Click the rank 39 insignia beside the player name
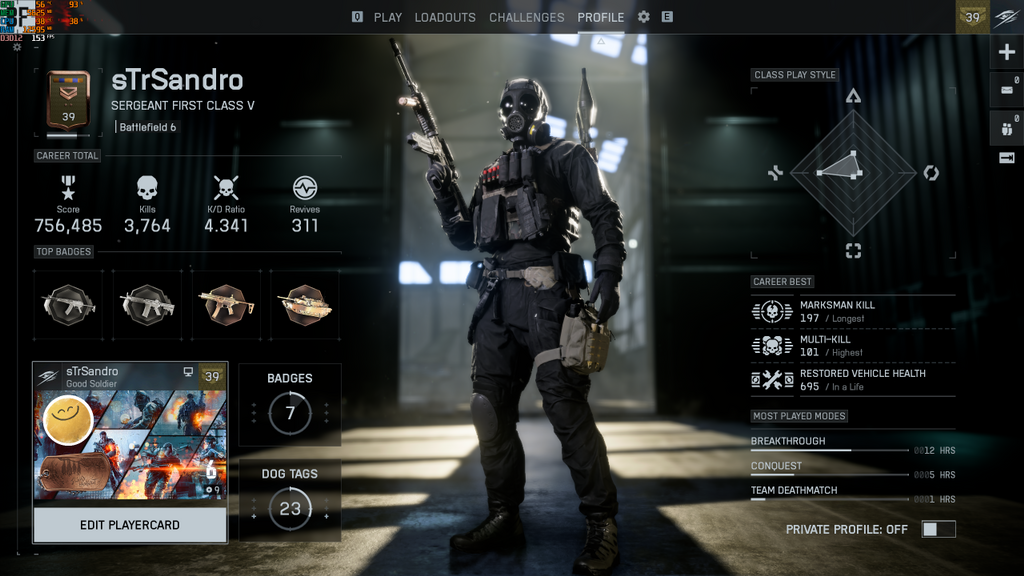Viewport: 1024px width, 576px height. [68, 101]
